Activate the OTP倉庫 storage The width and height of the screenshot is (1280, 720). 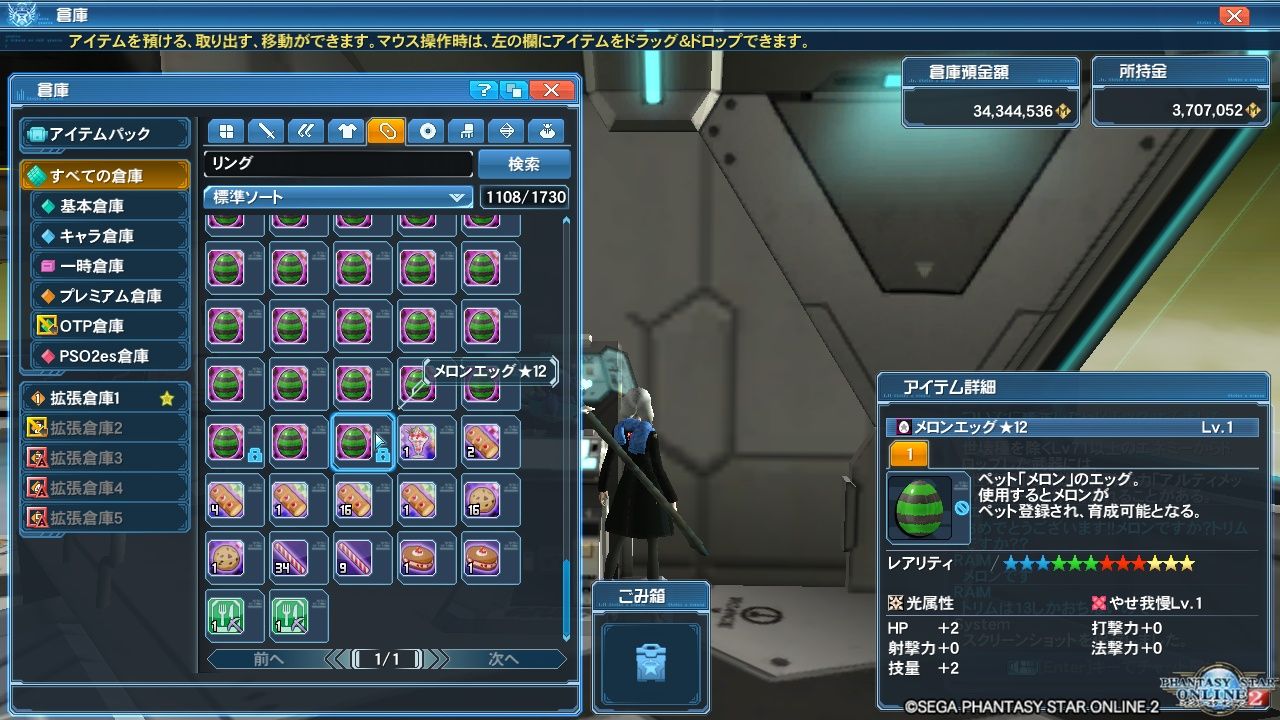(x=105, y=326)
